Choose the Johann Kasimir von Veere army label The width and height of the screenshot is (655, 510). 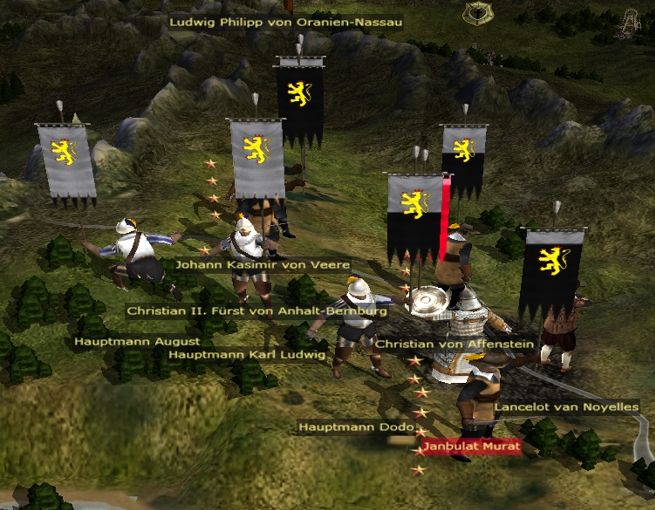pos(262,265)
